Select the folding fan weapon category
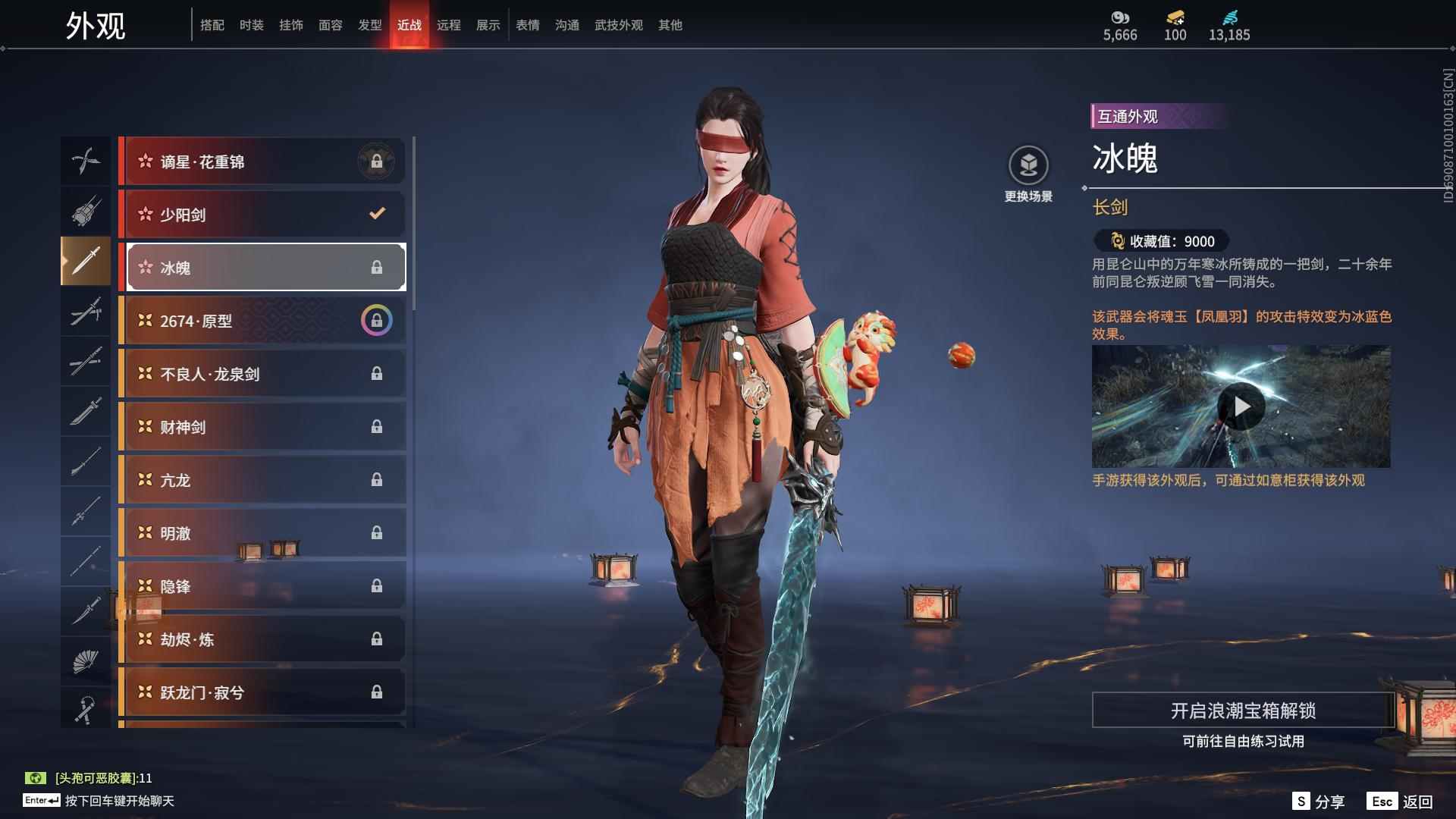Image resolution: width=1456 pixels, height=819 pixels. pyautogui.click(x=86, y=661)
